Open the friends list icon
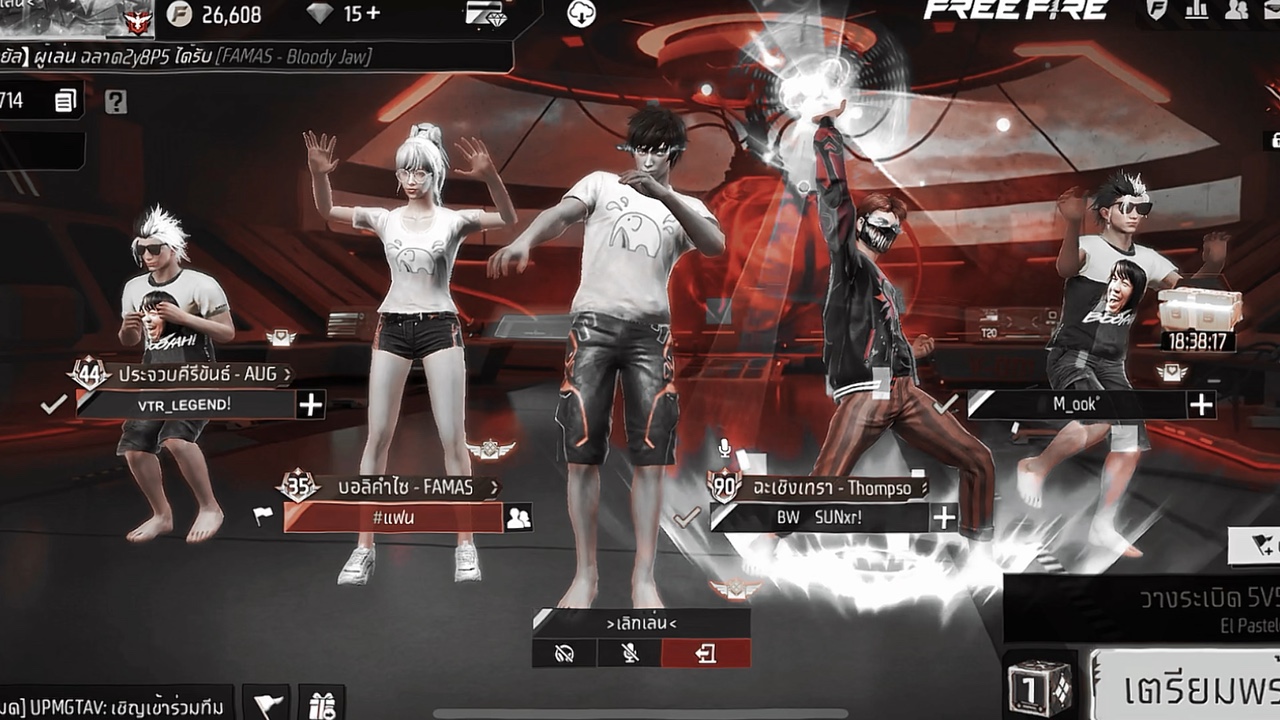 point(1237,10)
